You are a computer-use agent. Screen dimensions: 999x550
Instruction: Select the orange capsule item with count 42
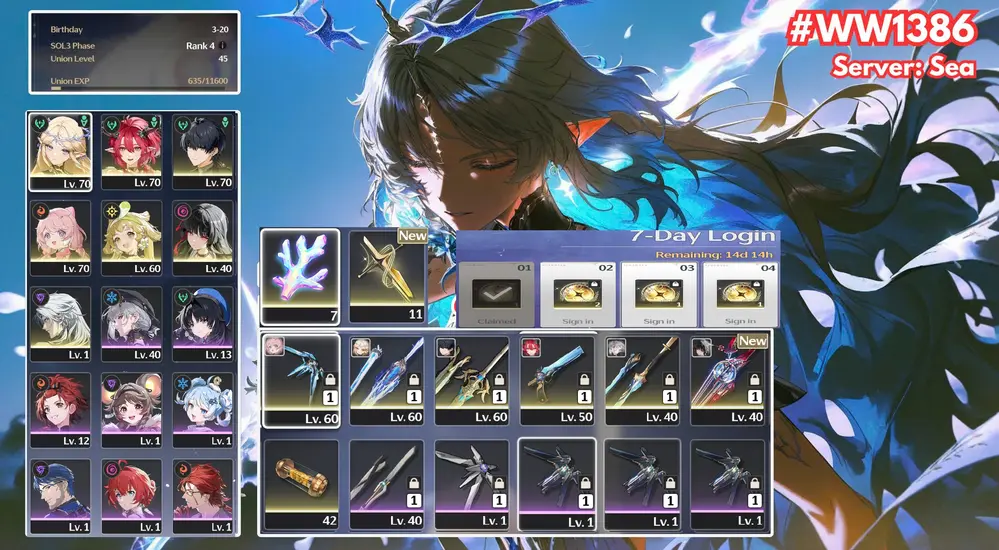coord(300,485)
